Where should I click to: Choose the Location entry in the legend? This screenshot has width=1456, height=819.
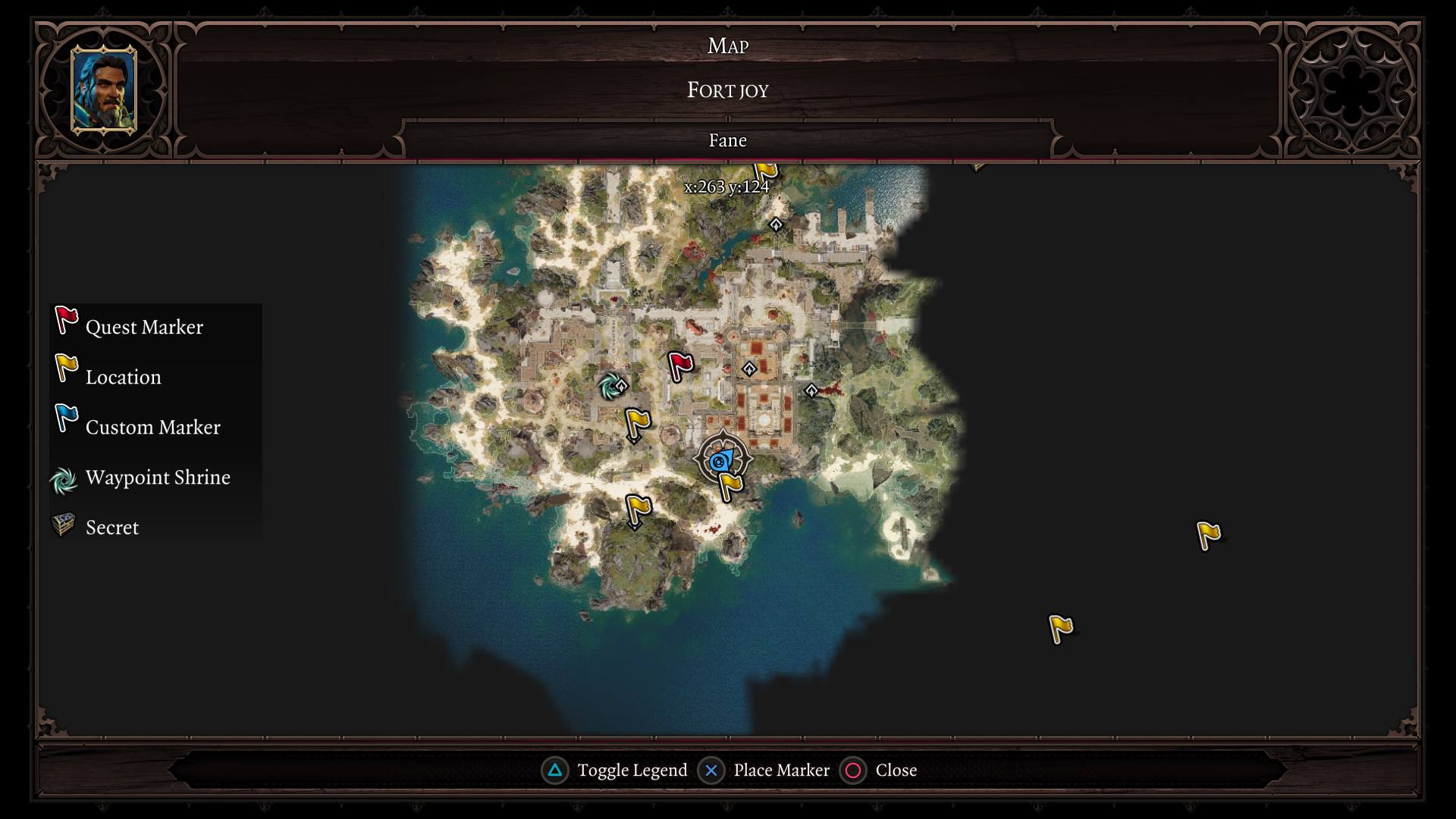coord(123,377)
